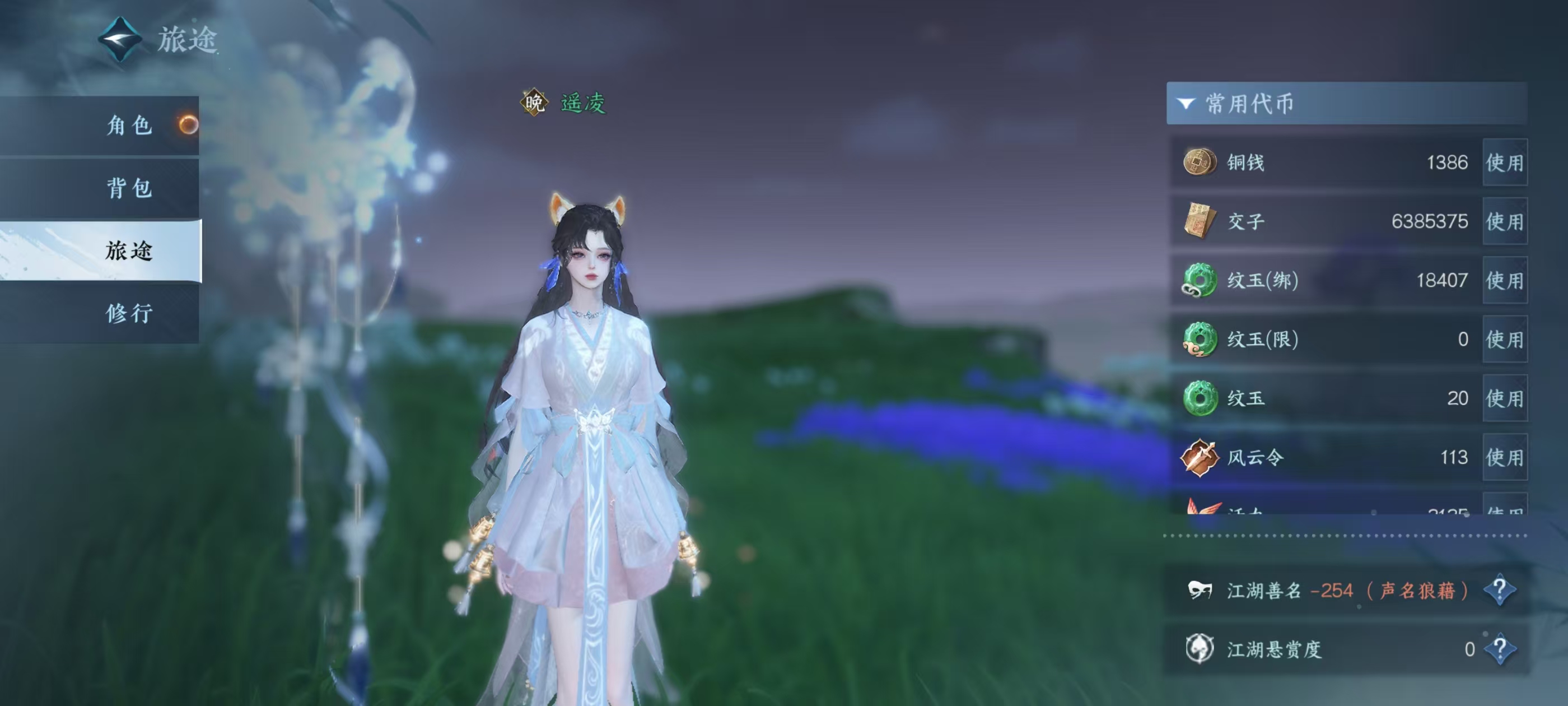Show help for 江湖善名
The width and height of the screenshot is (1568, 706).
click(x=1499, y=589)
